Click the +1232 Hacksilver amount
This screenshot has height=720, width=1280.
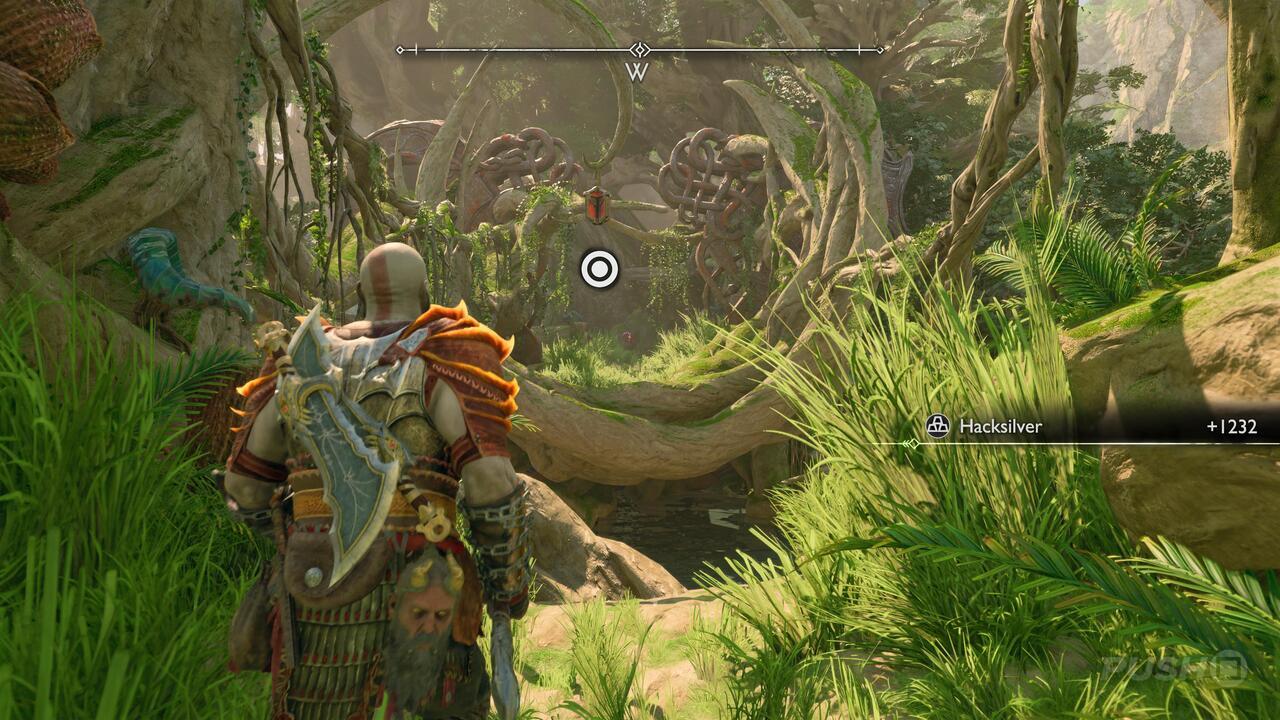click(1230, 426)
